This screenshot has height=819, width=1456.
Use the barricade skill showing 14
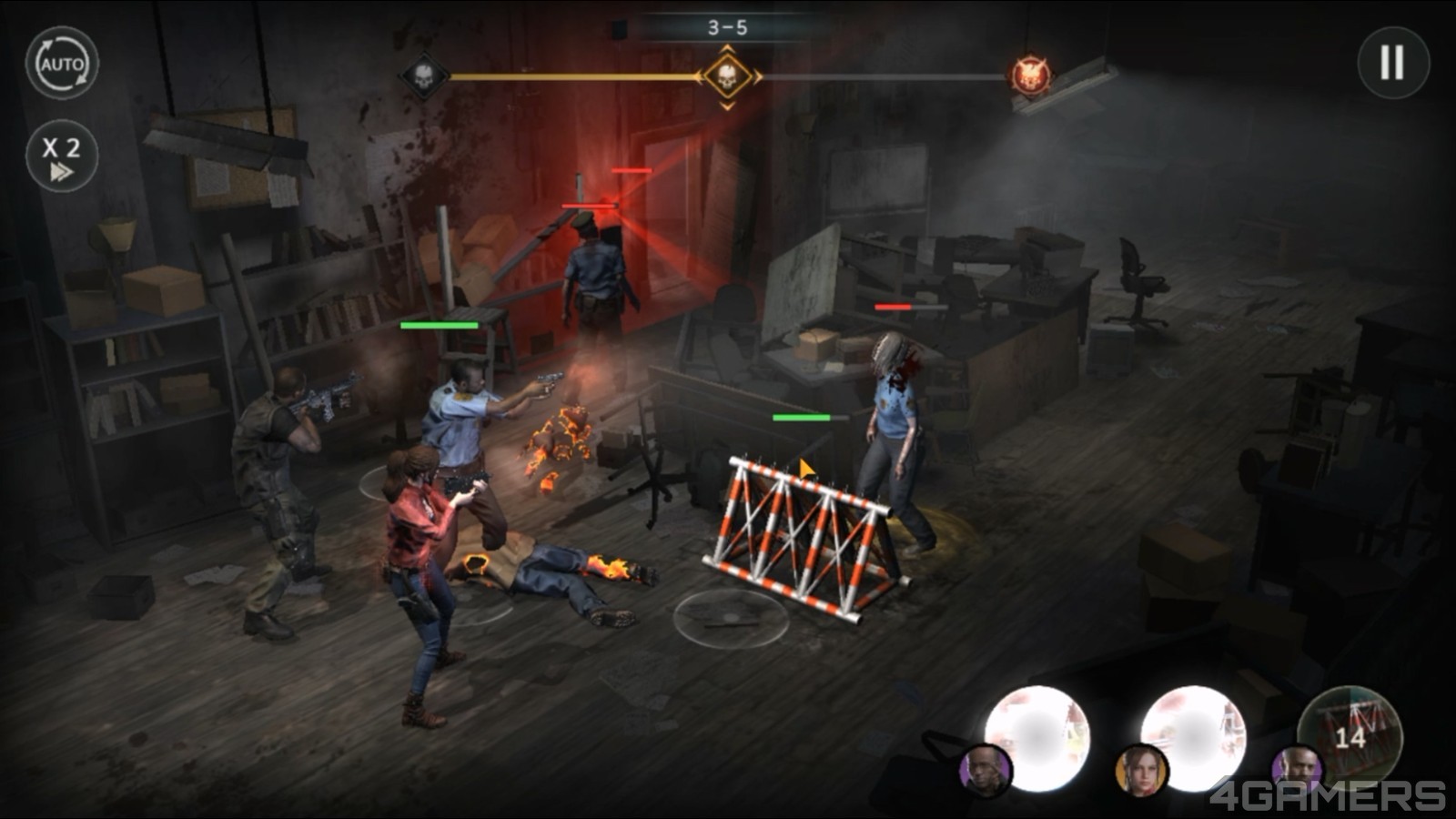[x=1350, y=733]
